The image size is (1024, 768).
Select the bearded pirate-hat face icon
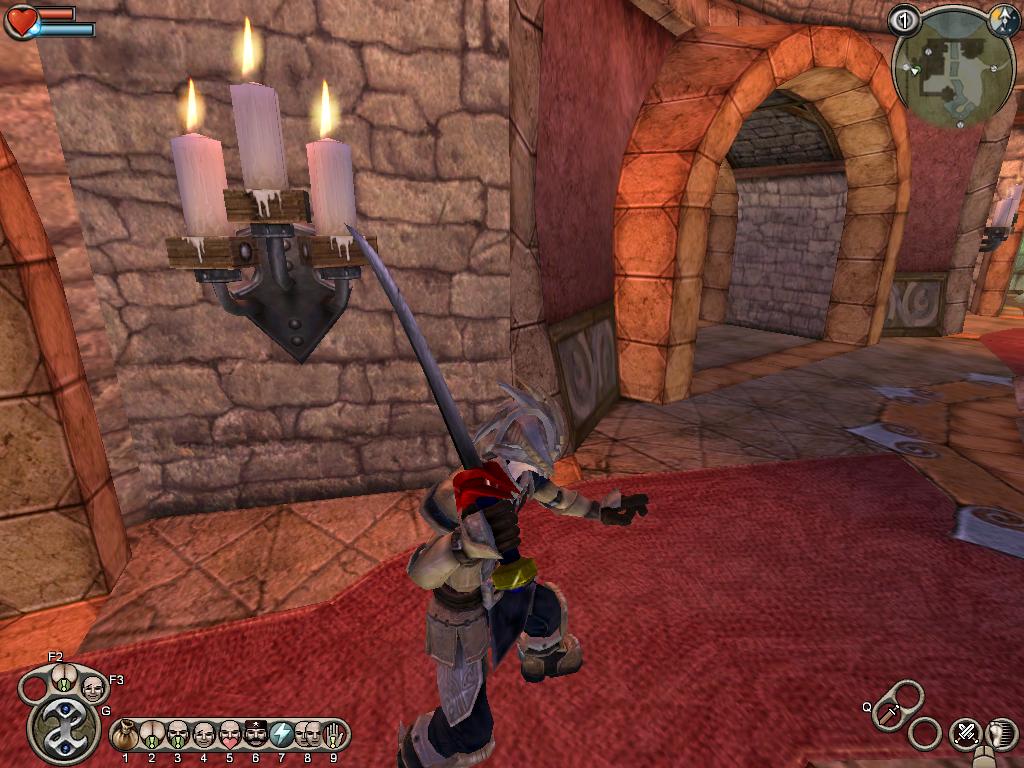point(256,735)
